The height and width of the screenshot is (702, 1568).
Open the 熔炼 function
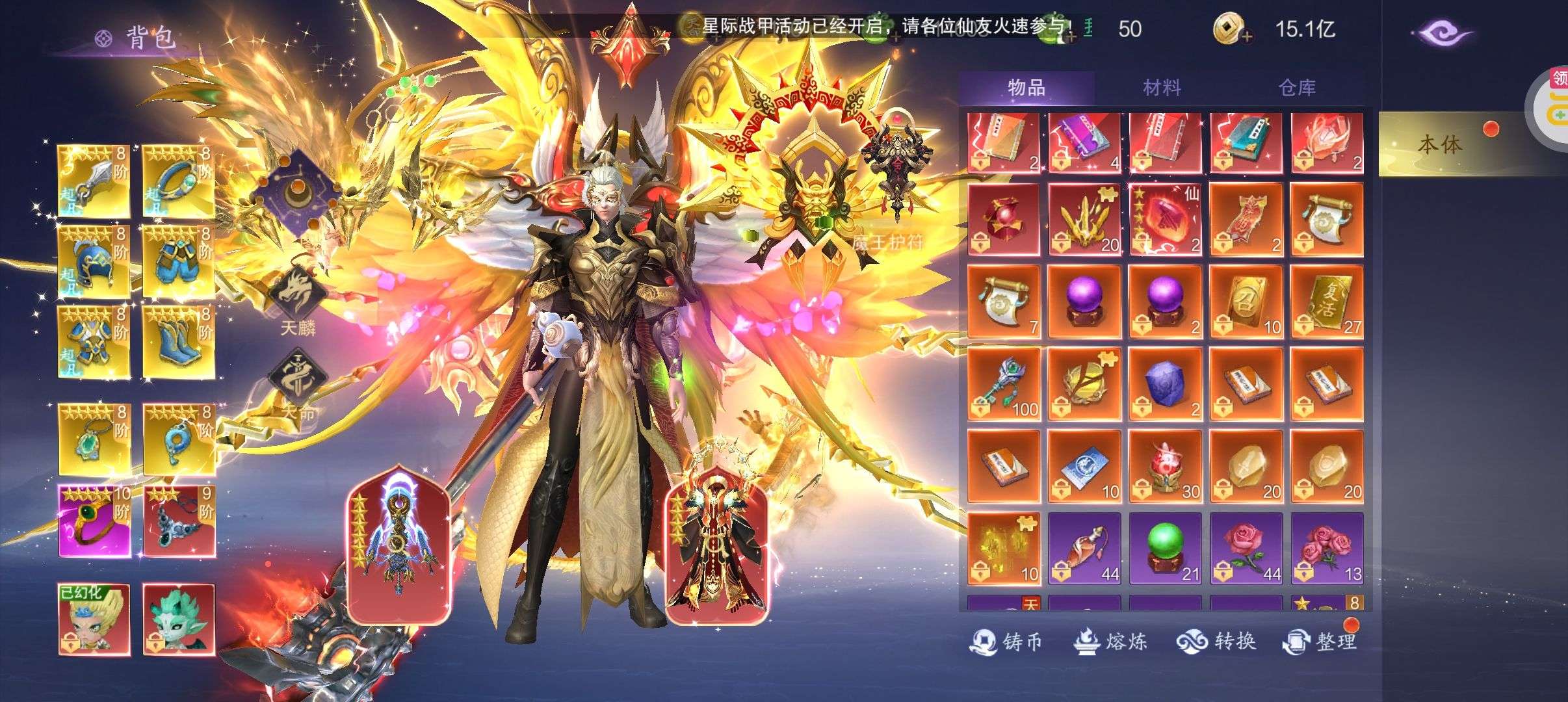pyautogui.click(x=1110, y=642)
